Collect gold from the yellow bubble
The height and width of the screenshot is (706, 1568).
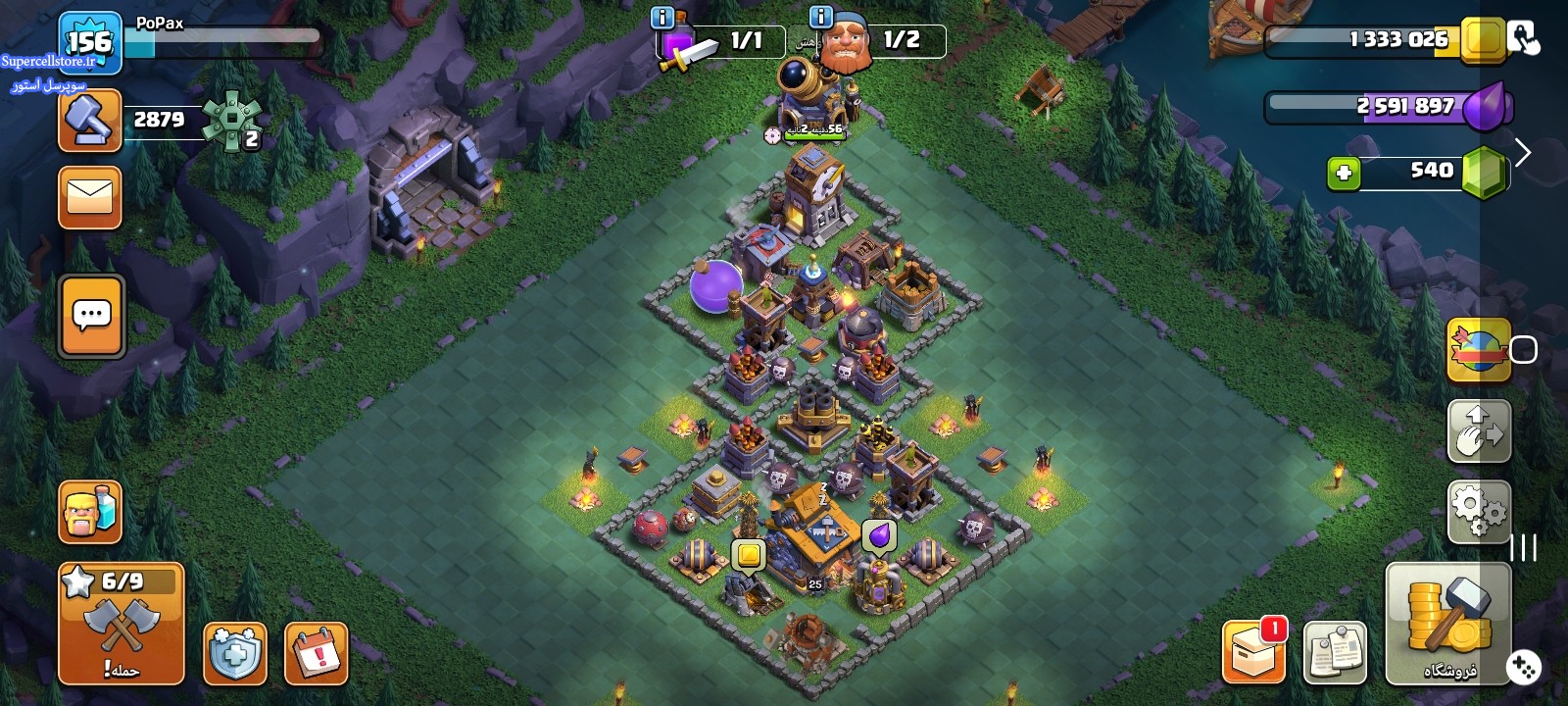click(x=749, y=555)
